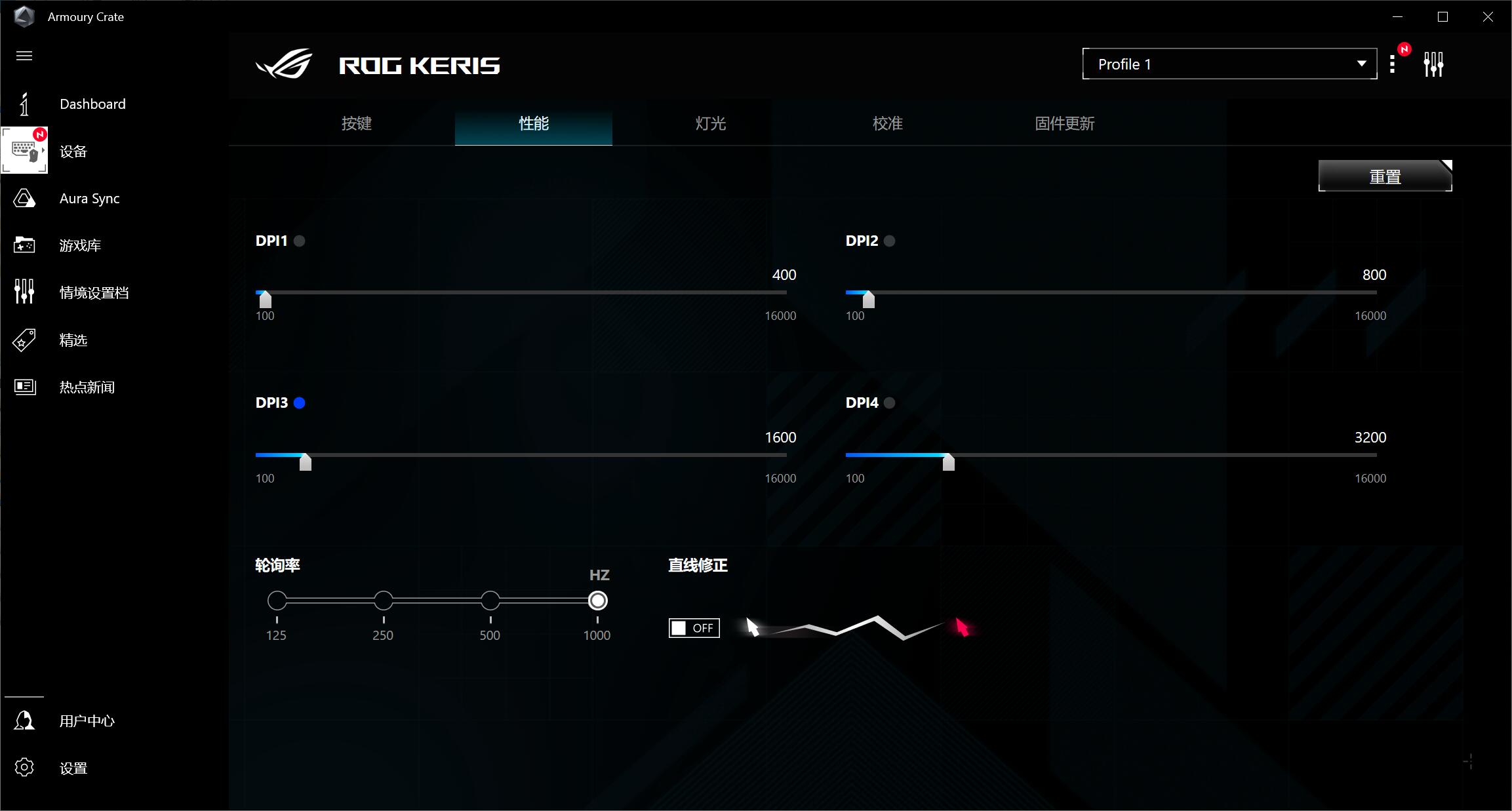The width and height of the screenshot is (1512, 811).
Task: Toggle 直线修正 angle snapping switch
Action: click(694, 628)
